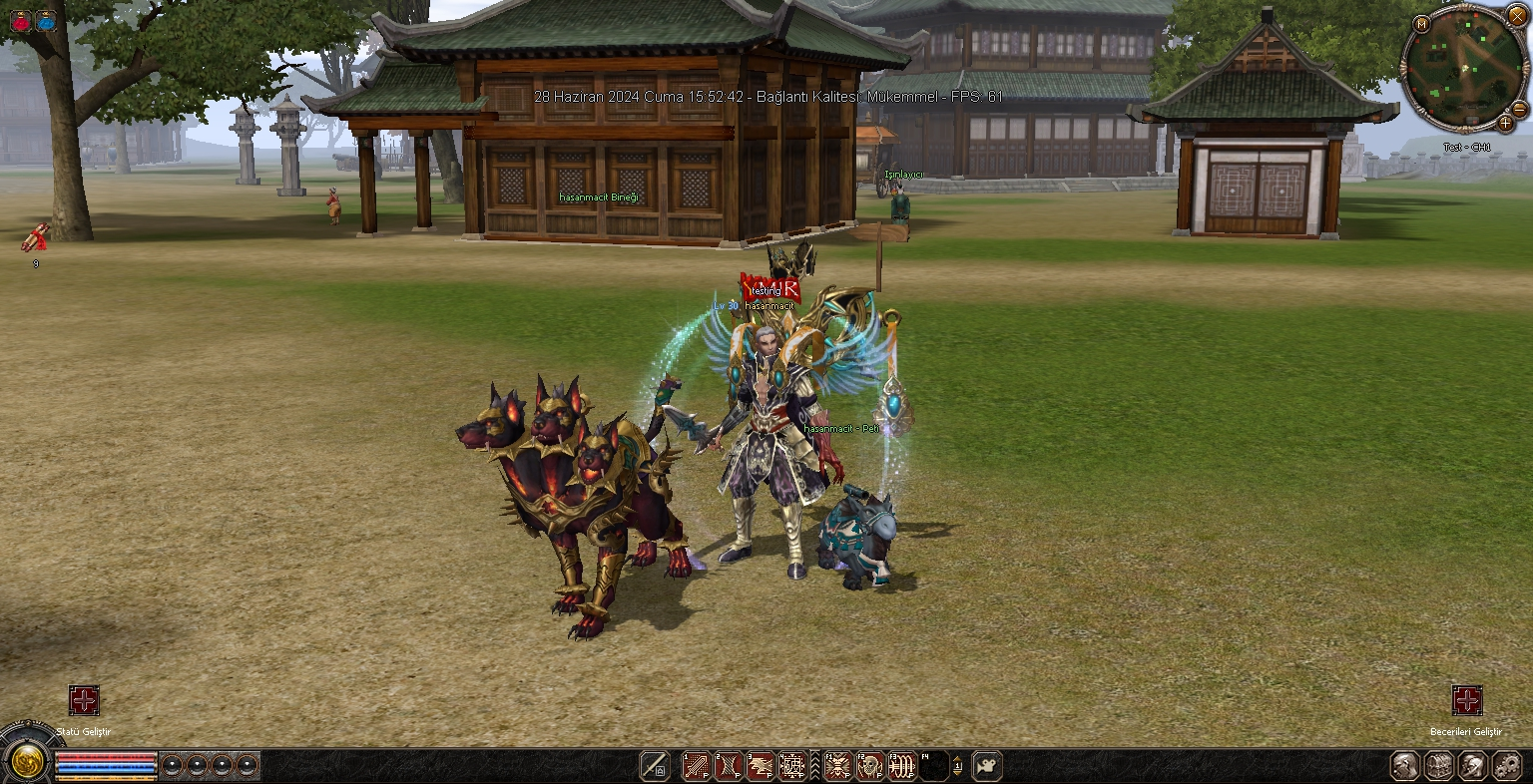Open the character window helmet-head icon
The width and height of the screenshot is (1533, 784).
point(1406,765)
